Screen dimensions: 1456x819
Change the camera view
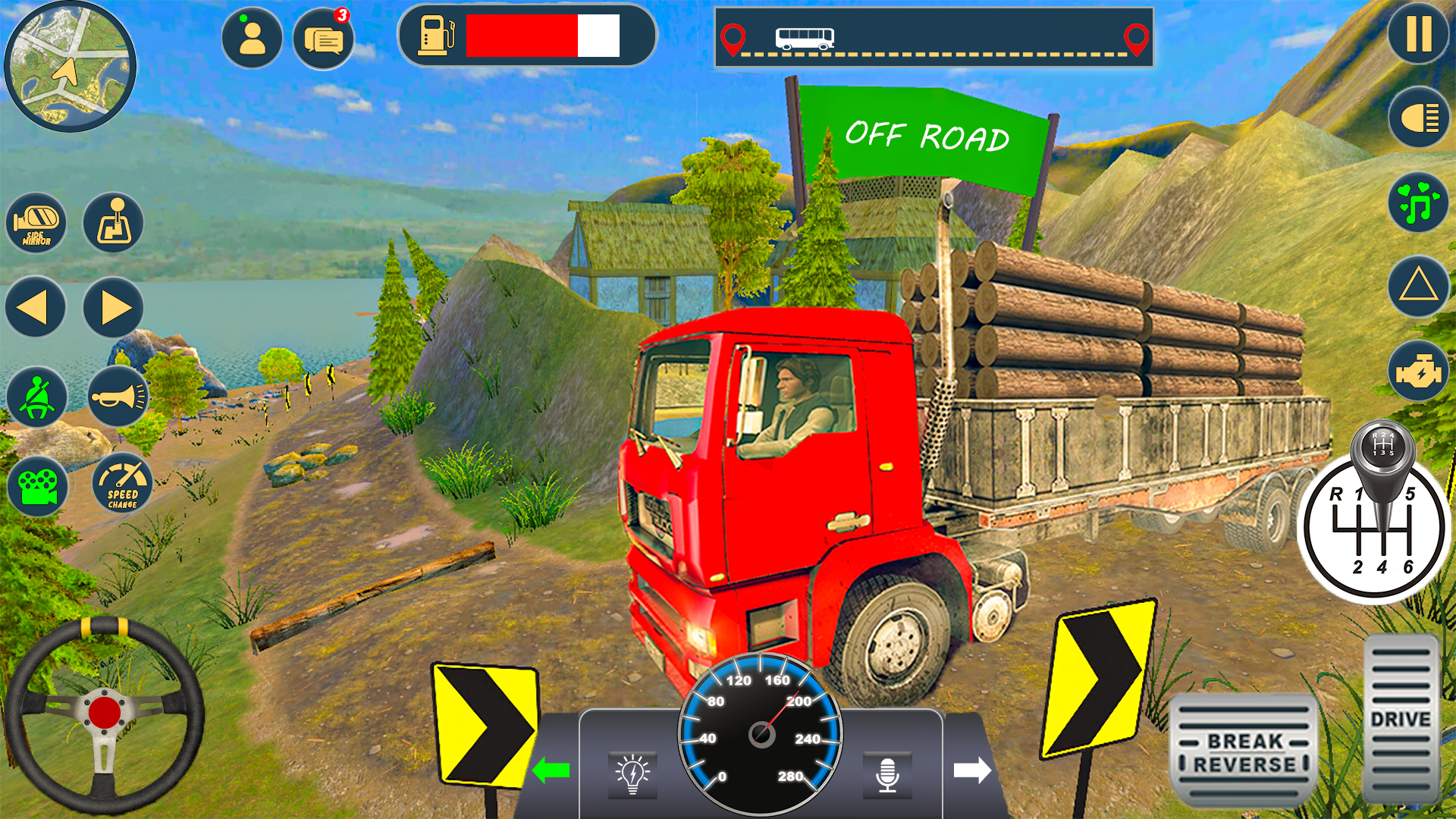(x=38, y=487)
